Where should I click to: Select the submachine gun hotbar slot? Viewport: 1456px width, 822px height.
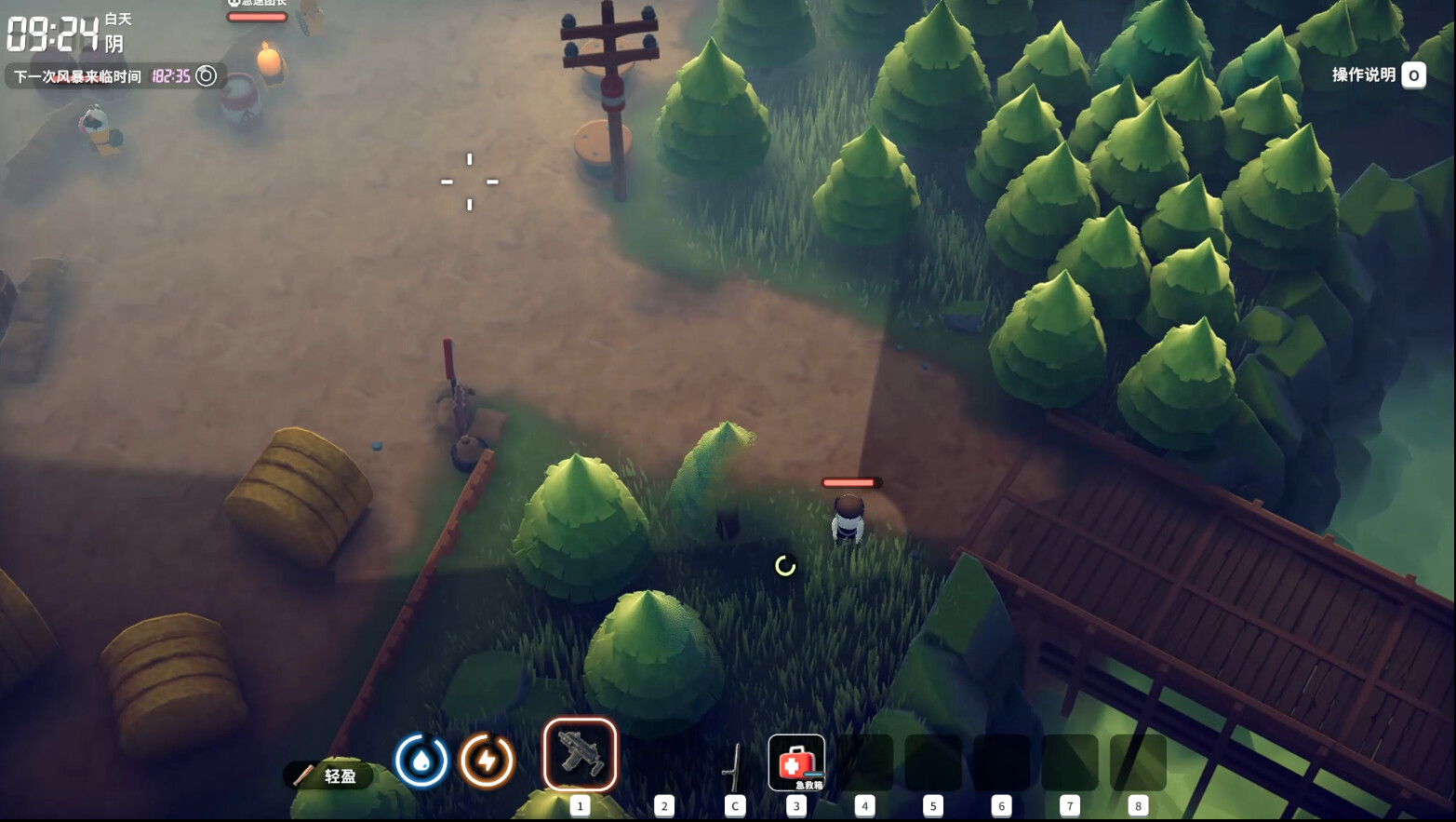pyautogui.click(x=580, y=754)
